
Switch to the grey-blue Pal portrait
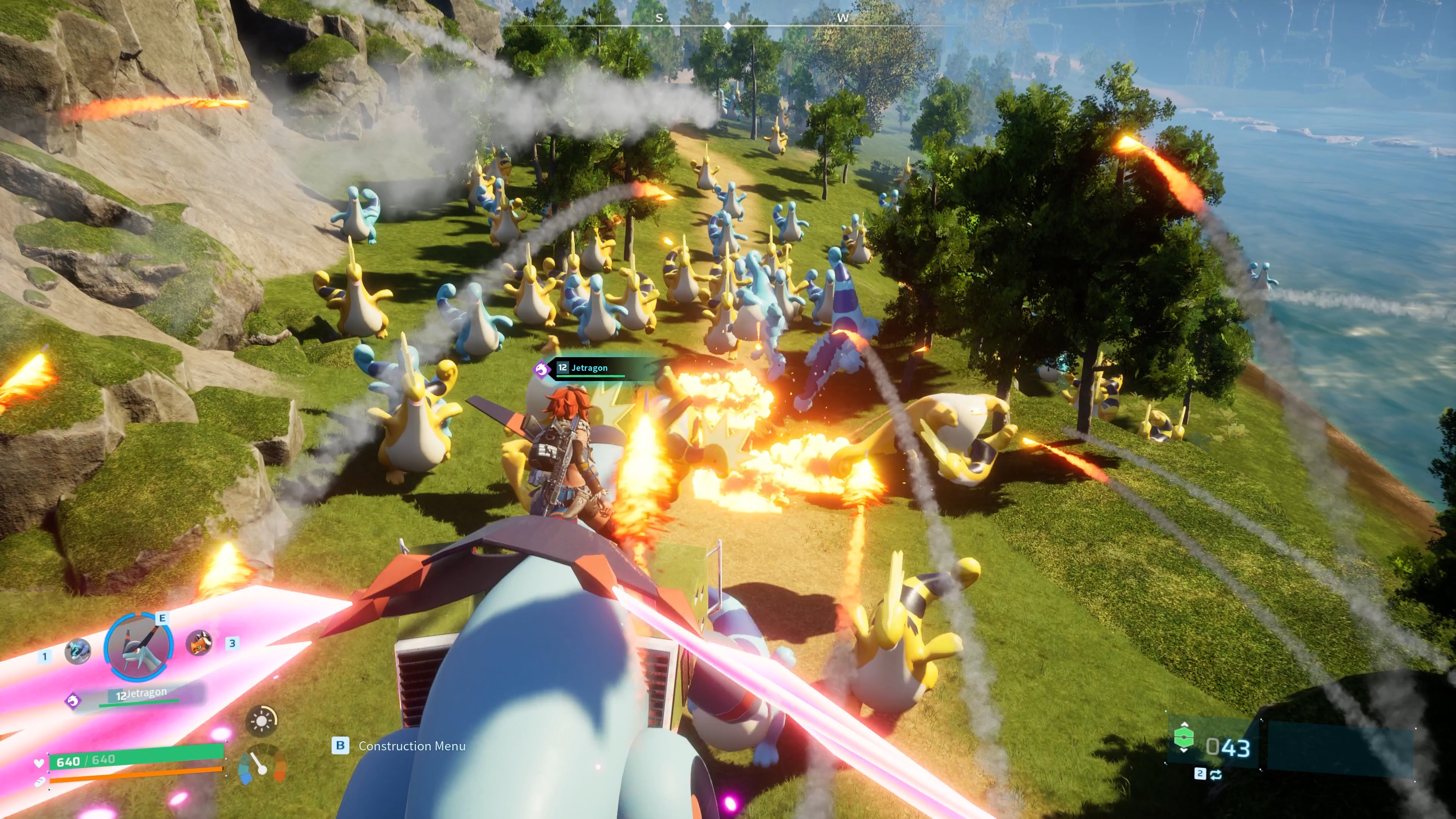coord(77,651)
